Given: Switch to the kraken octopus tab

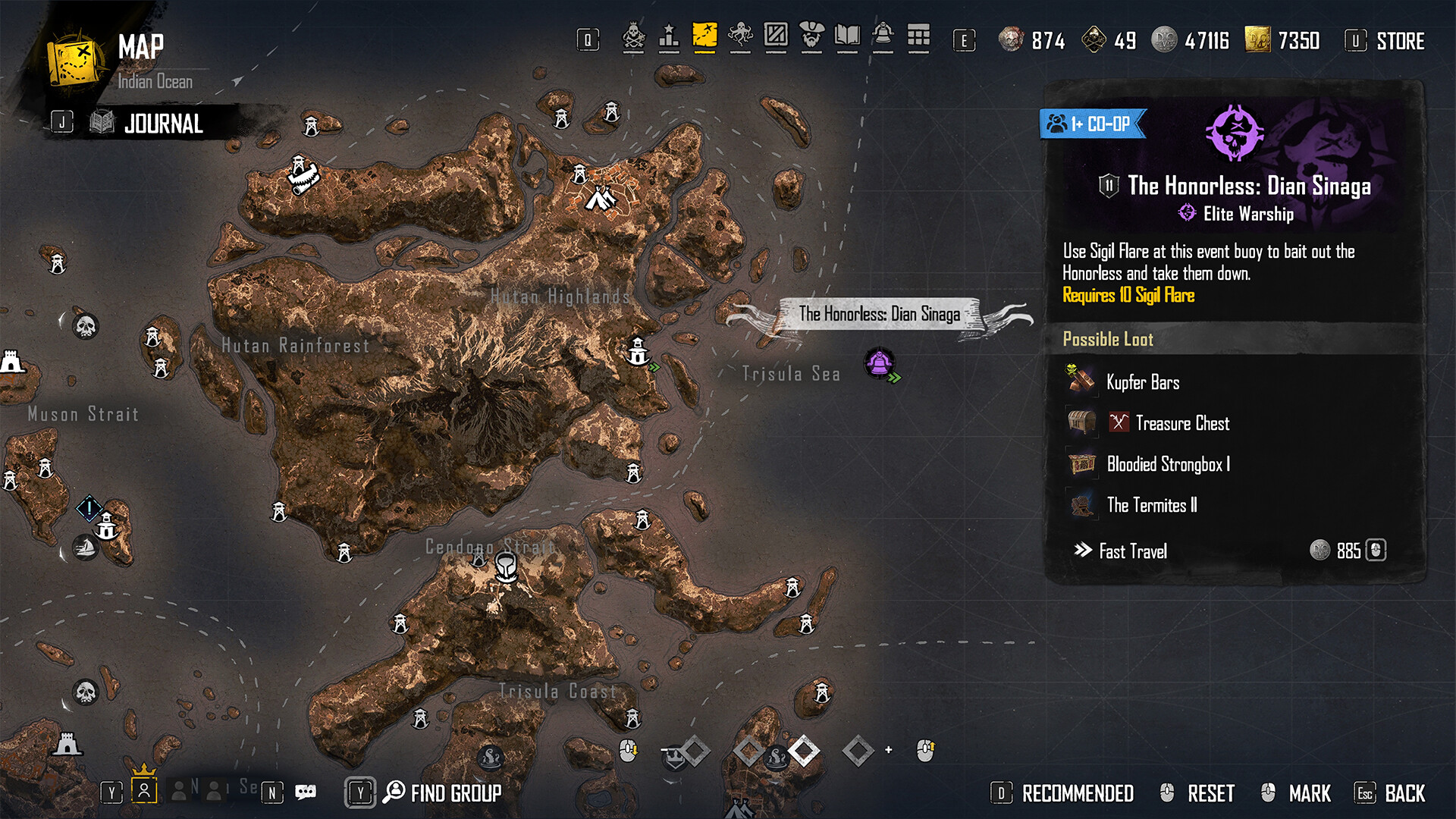Looking at the screenshot, I should tap(740, 36).
